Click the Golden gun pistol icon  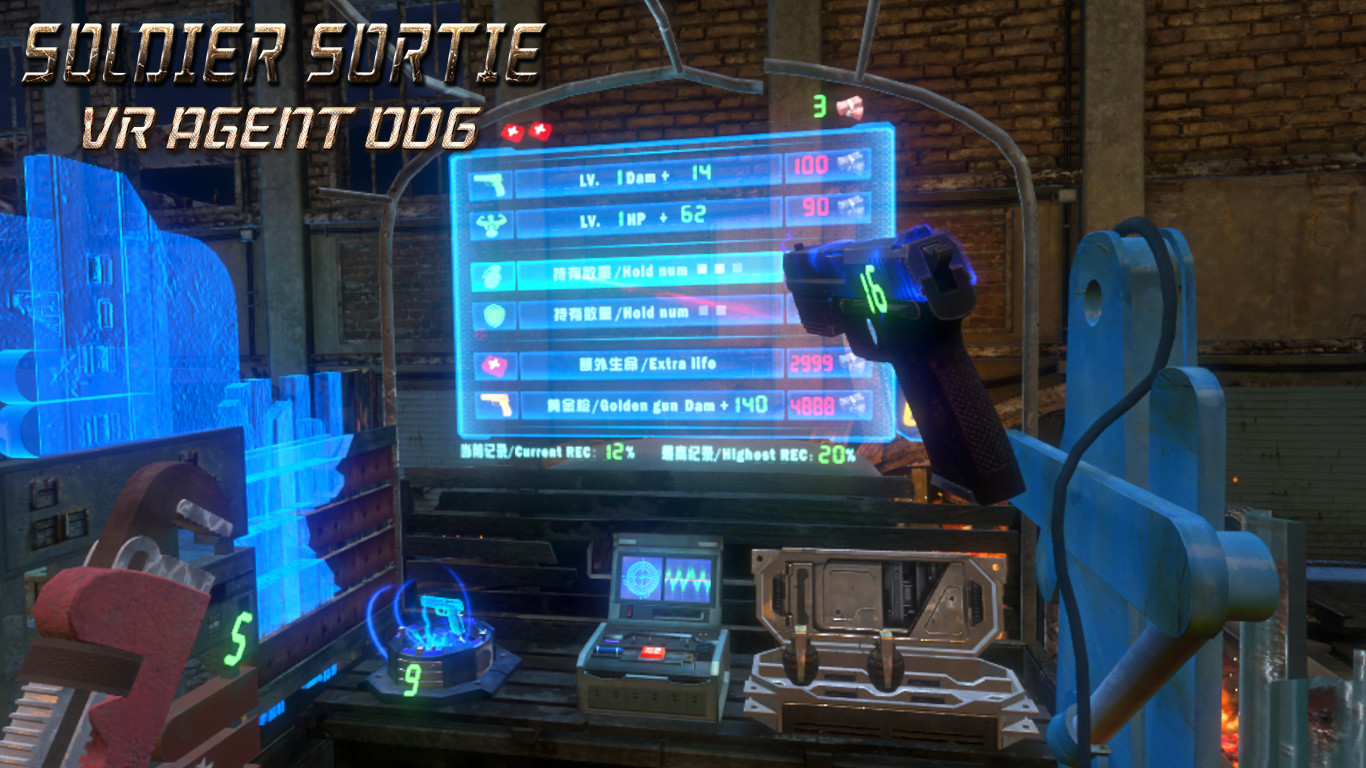tap(497, 406)
